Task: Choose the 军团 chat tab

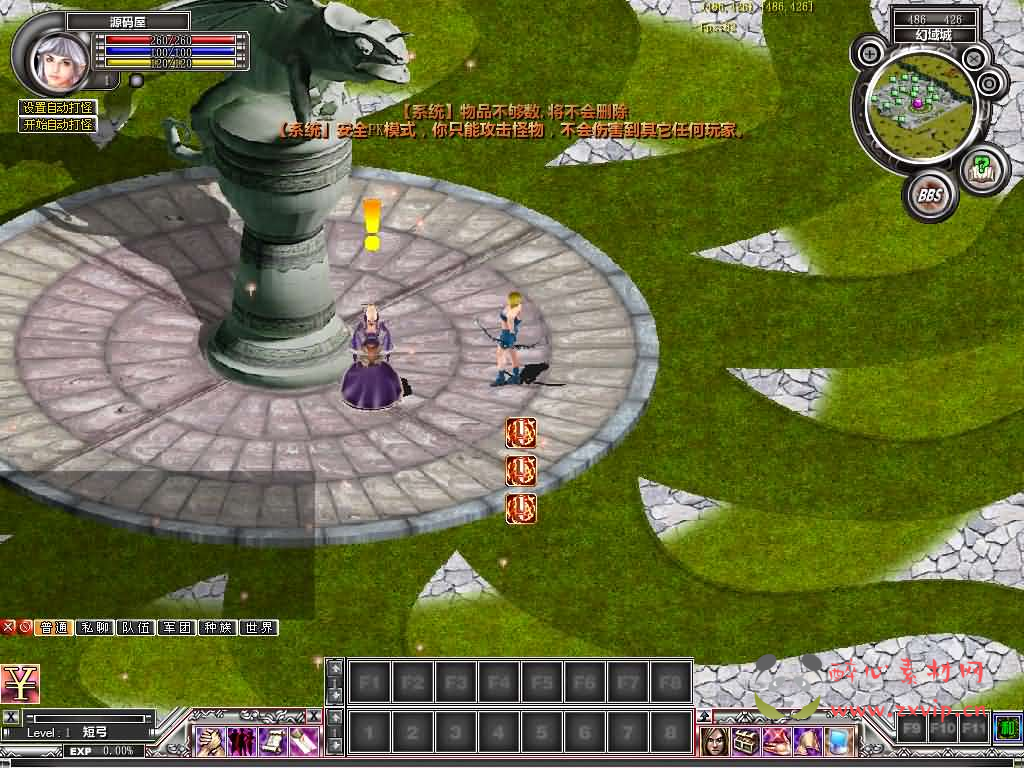Action: 177,628
